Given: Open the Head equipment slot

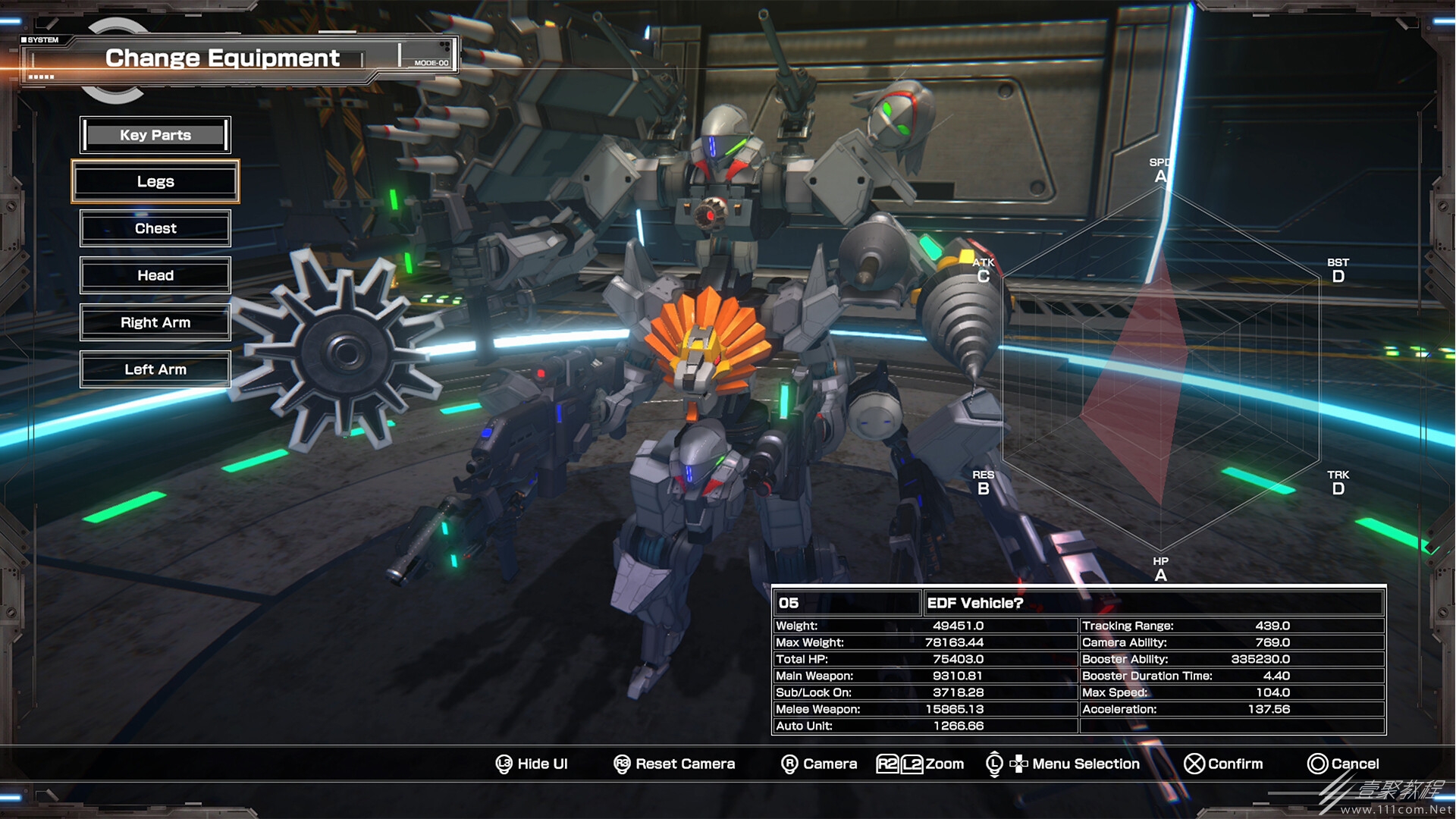Looking at the screenshot, I should pos(155,276).
